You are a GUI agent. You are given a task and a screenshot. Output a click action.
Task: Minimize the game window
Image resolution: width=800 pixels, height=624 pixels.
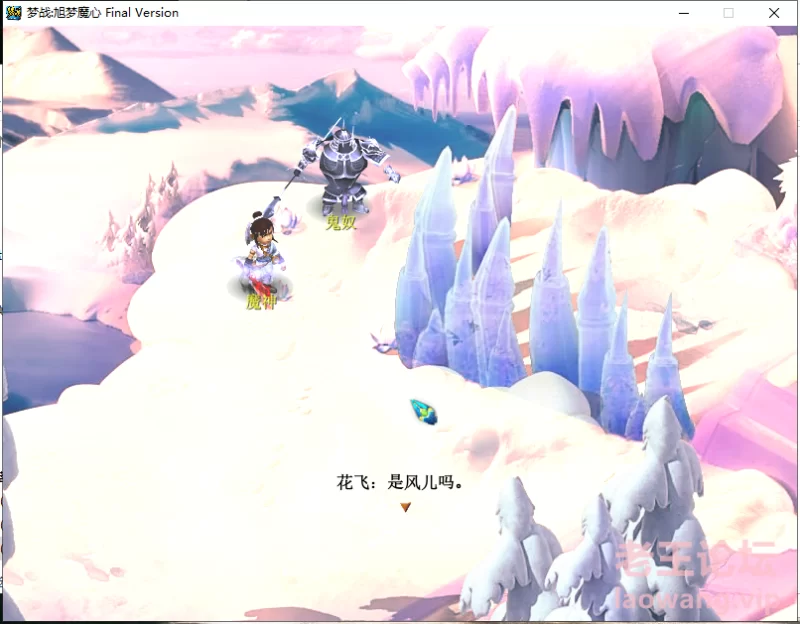click(684, 13)
